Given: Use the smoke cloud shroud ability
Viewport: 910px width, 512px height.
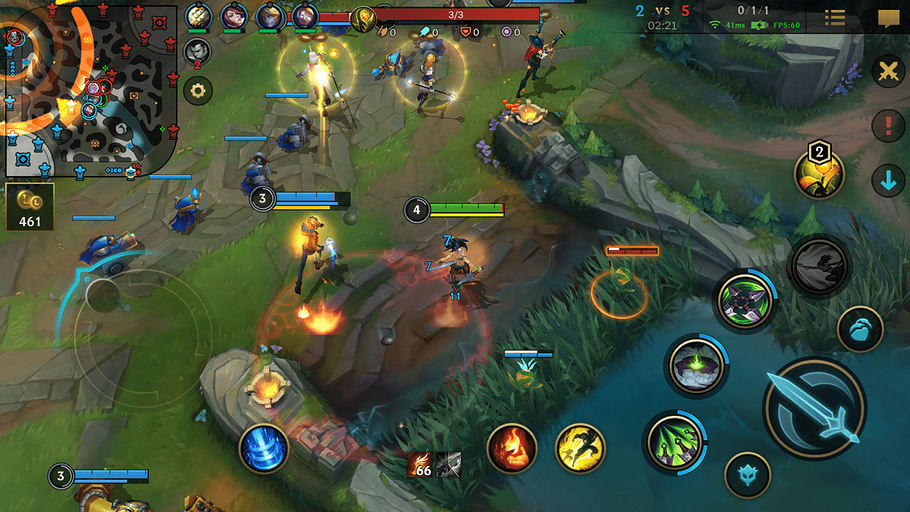Looking at the screenshot, I should tap(697, 365).
